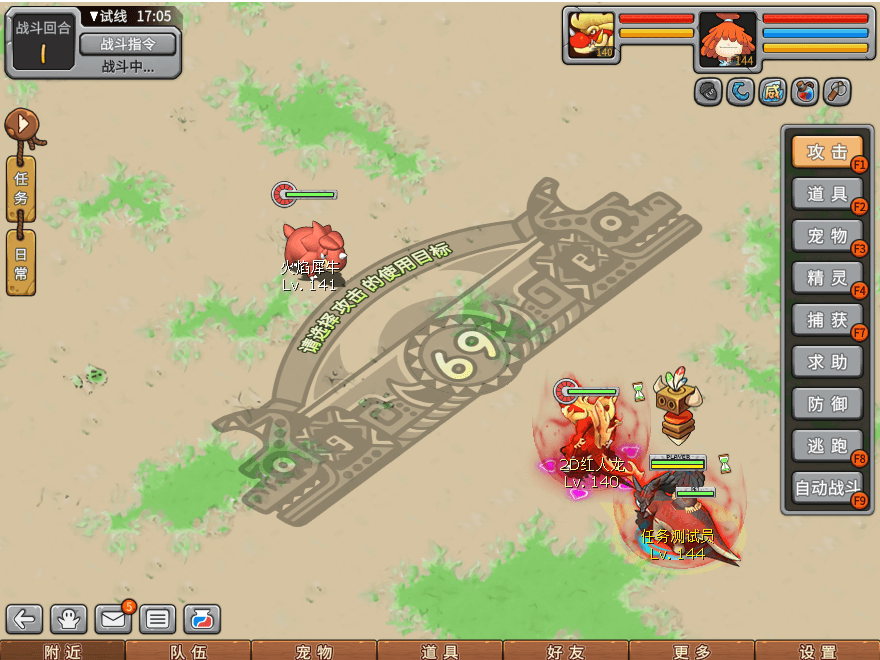
Task: Select the 宠物 (Pet) battle command
Action: click(827, 236)
